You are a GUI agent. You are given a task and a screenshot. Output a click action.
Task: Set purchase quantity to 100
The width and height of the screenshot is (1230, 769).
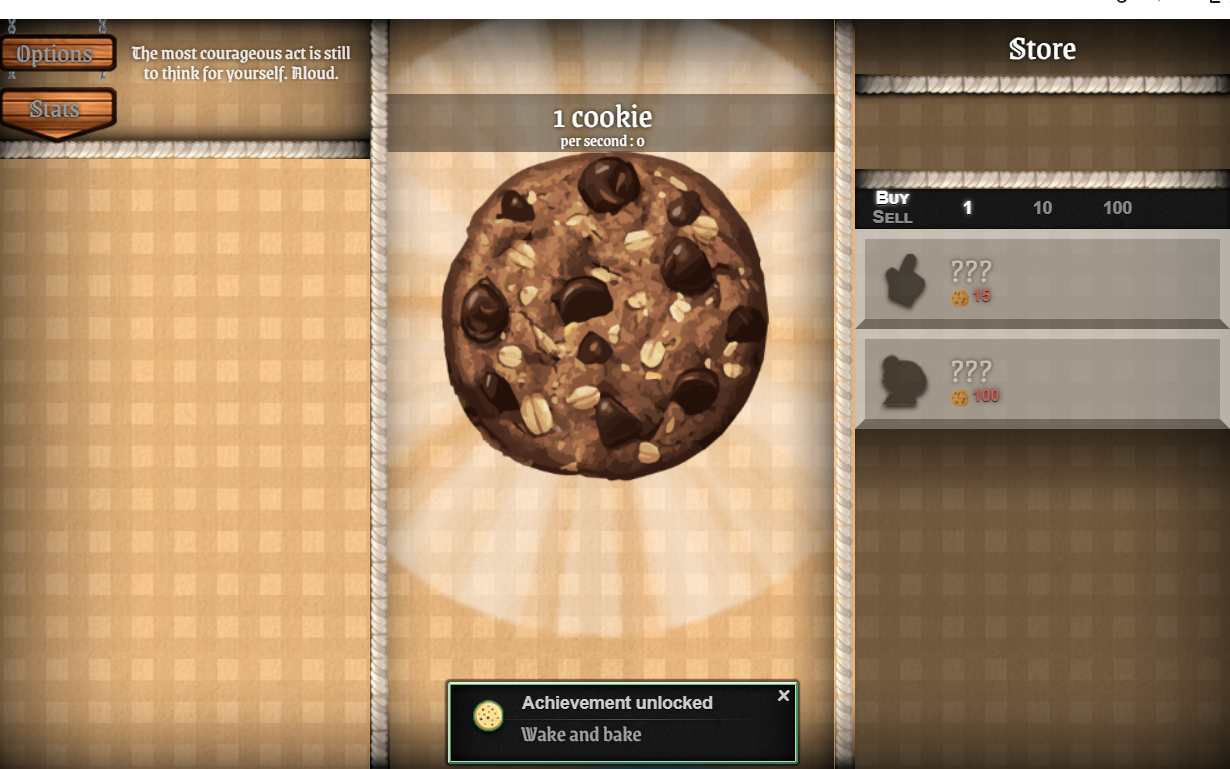(1117, 208)
